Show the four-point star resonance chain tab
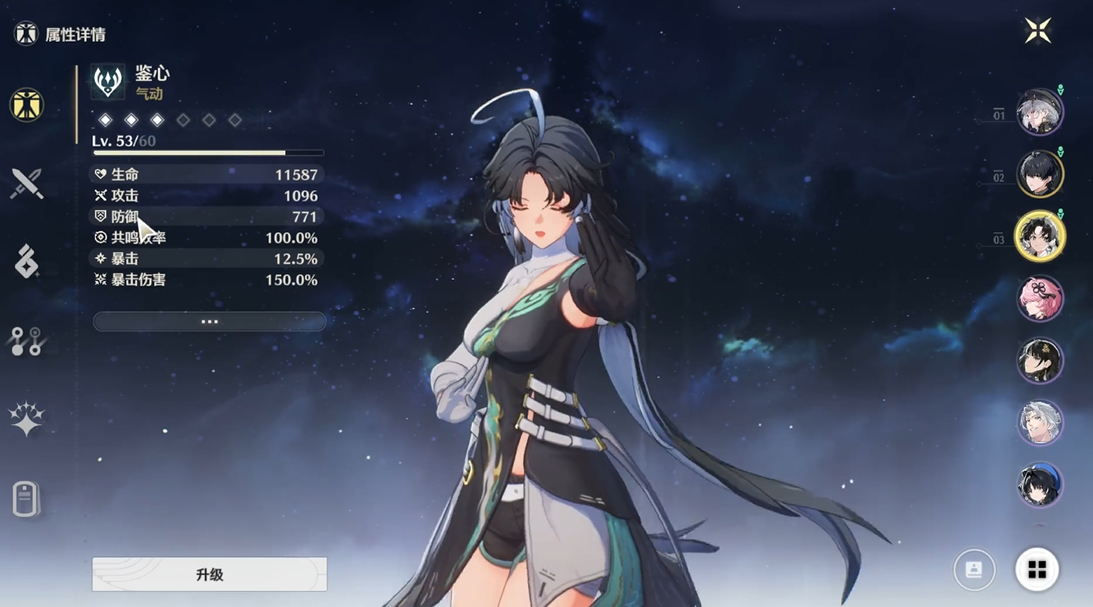The width and height of the screenshot is (1093, 607). (26, 420)
